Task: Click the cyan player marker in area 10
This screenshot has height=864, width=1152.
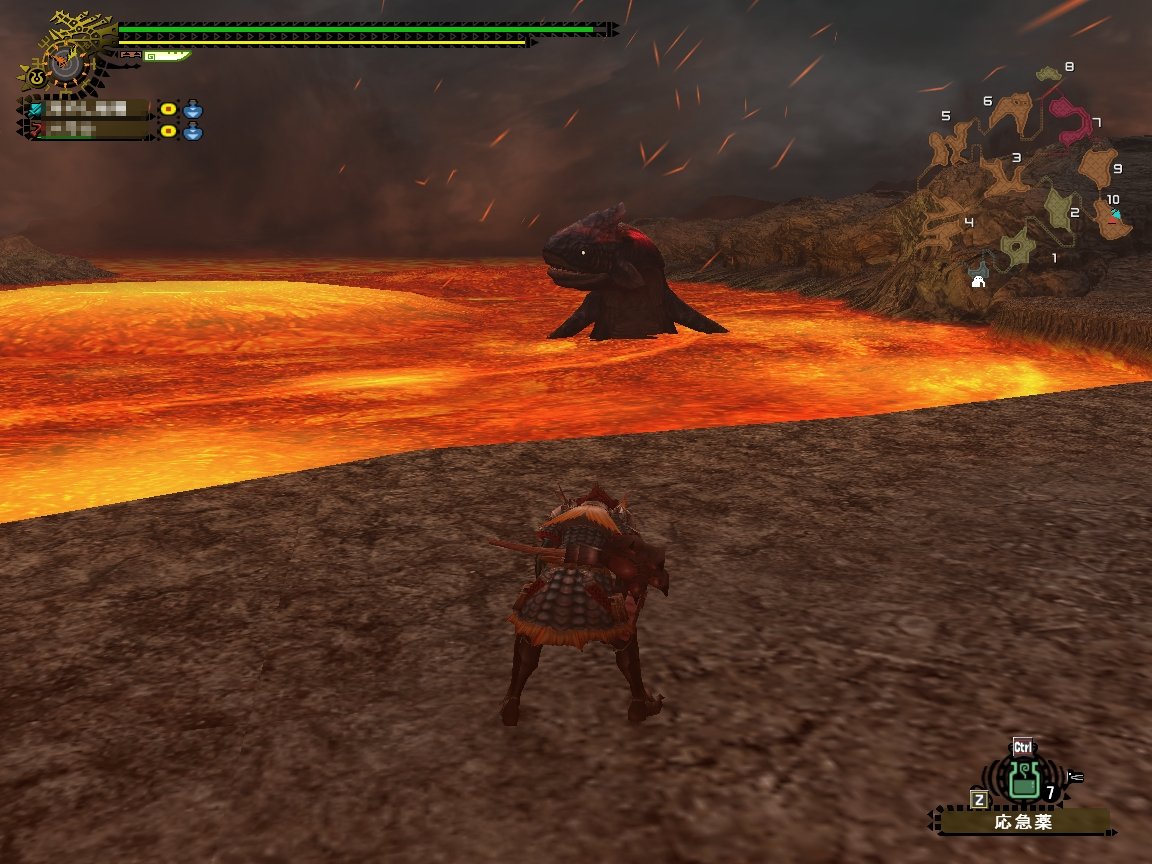Action: point(1115,214)
